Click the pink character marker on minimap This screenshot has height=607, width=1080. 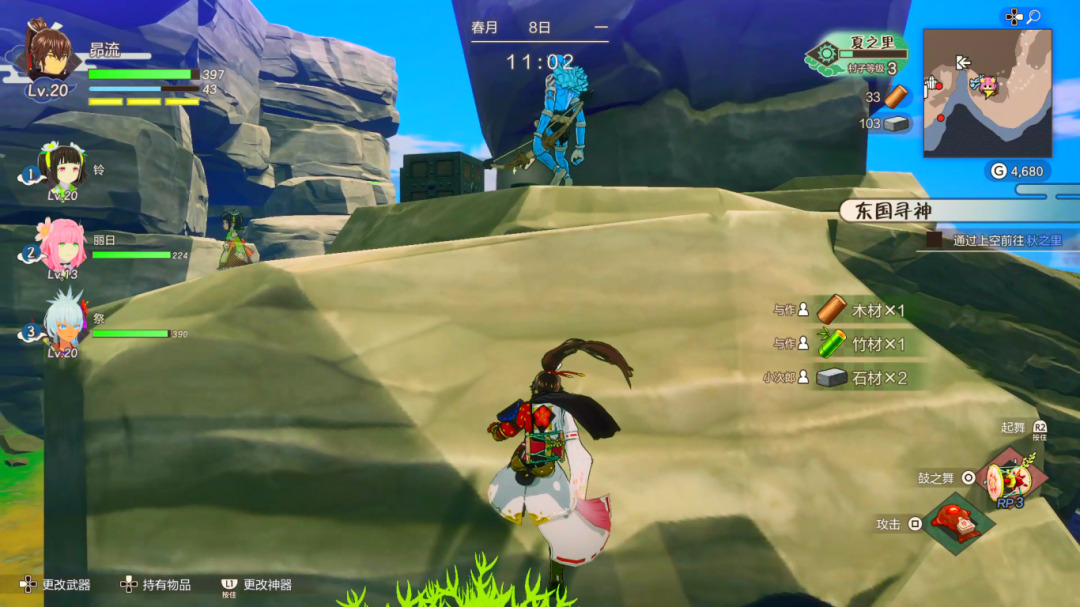(989, 86)
